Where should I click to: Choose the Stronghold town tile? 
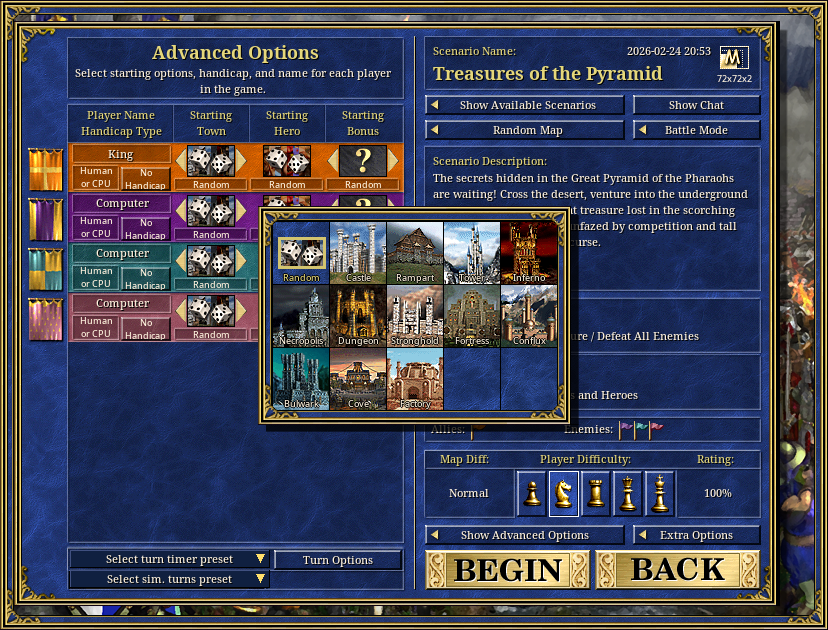tap(415, 316)
